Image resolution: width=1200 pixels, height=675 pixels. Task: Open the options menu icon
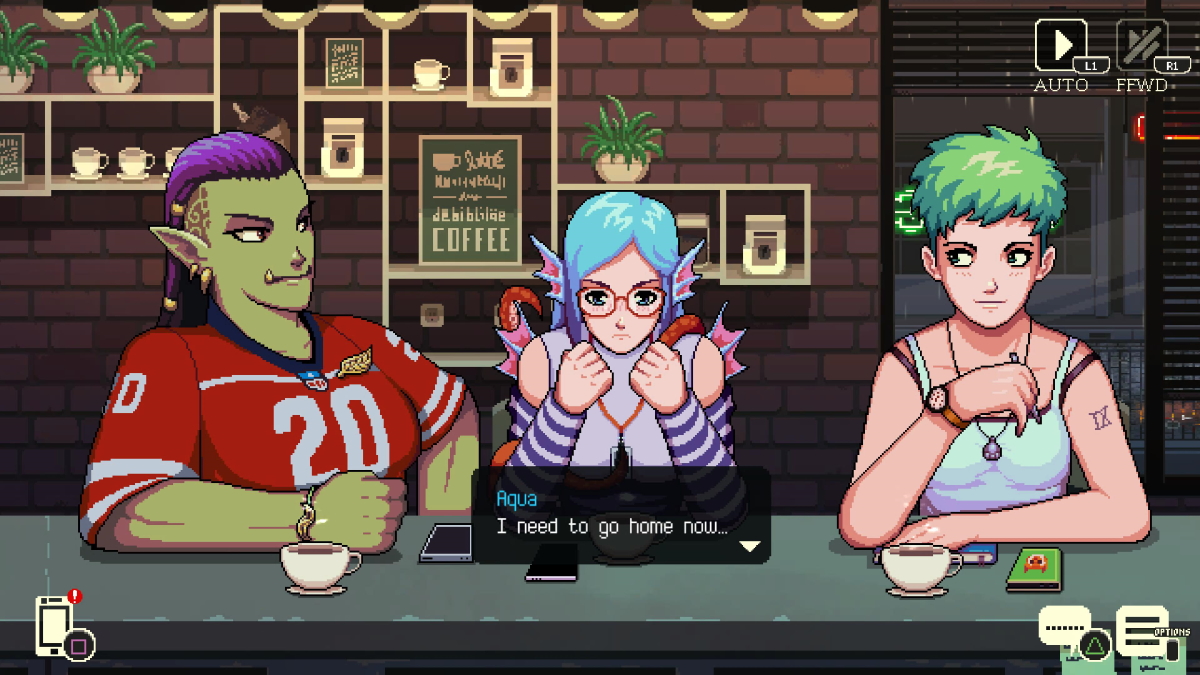[1142, 629]
